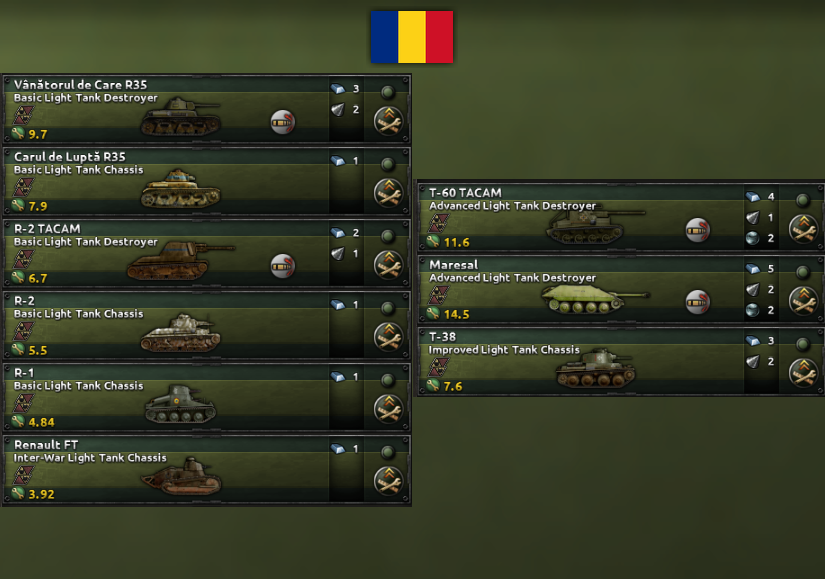Click the round ammo icon on T-60 TACAM

(698, 230)
